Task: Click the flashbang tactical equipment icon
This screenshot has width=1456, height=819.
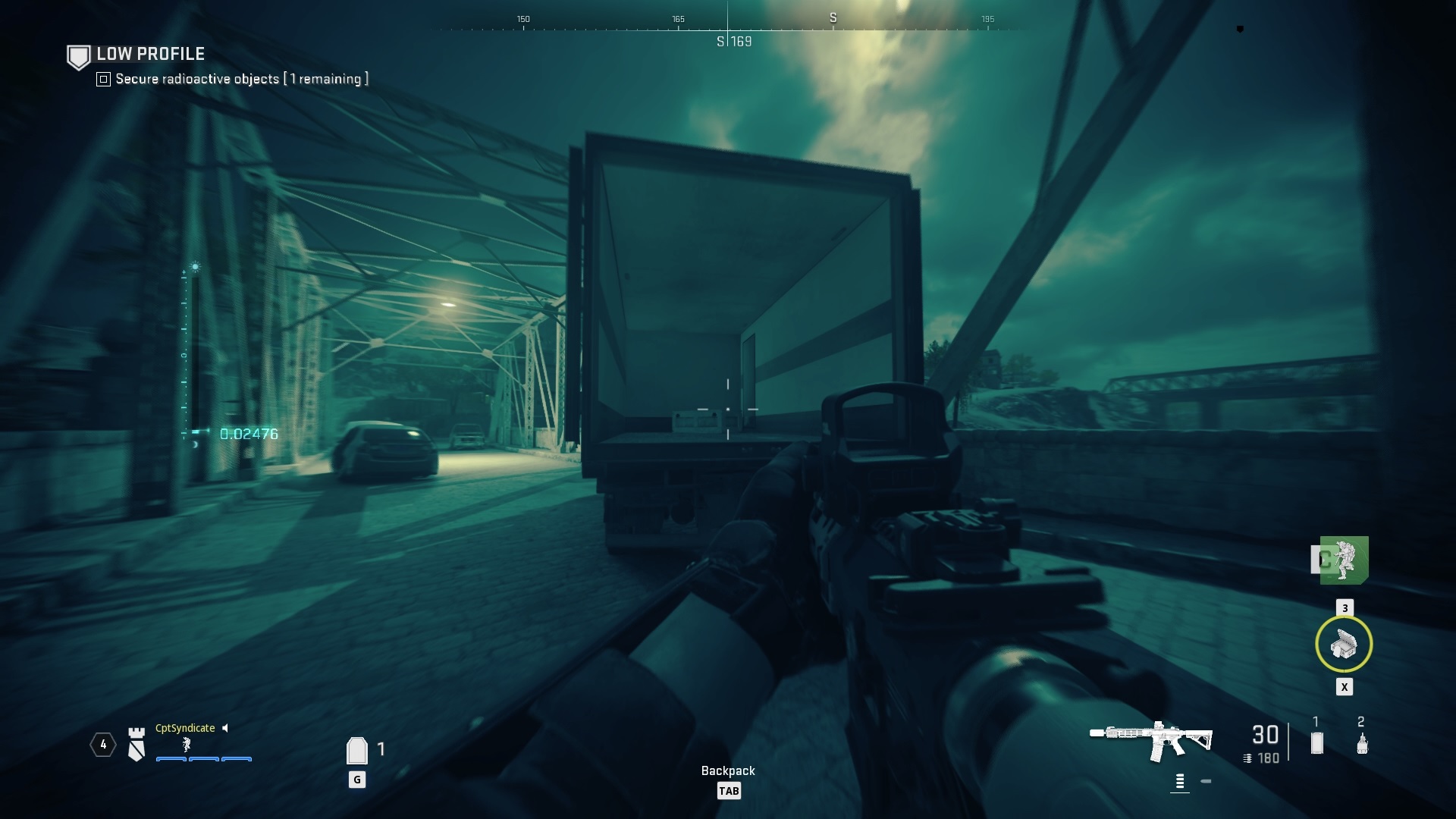Action: pos(1361,746)
